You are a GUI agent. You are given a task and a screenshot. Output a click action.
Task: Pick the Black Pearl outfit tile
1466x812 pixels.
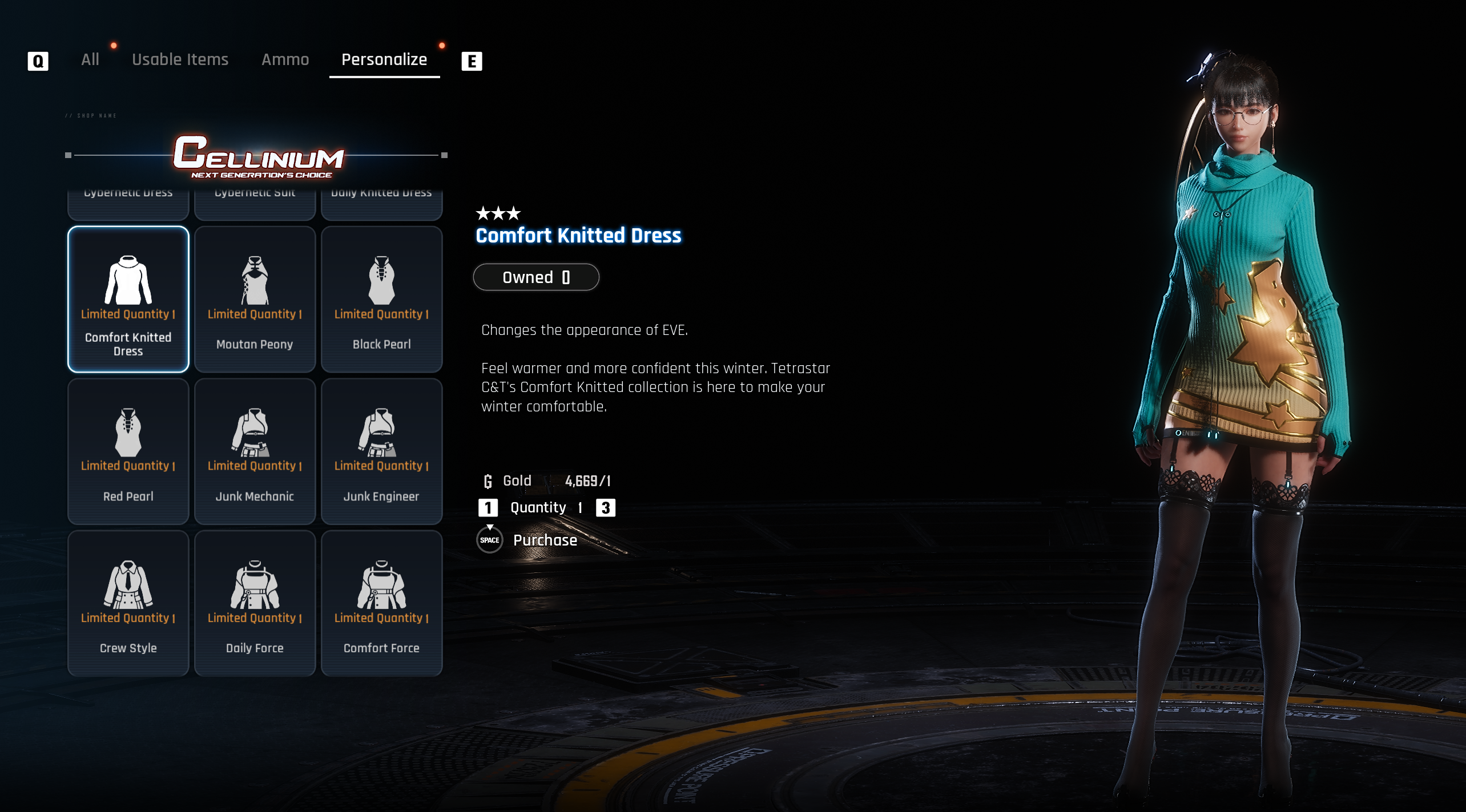[381, 300]
